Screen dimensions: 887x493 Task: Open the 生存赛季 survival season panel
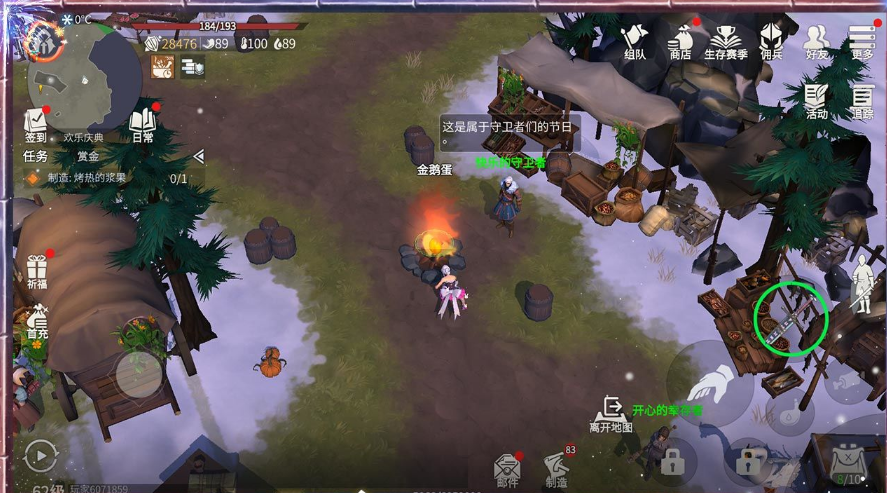pos(726,42)
